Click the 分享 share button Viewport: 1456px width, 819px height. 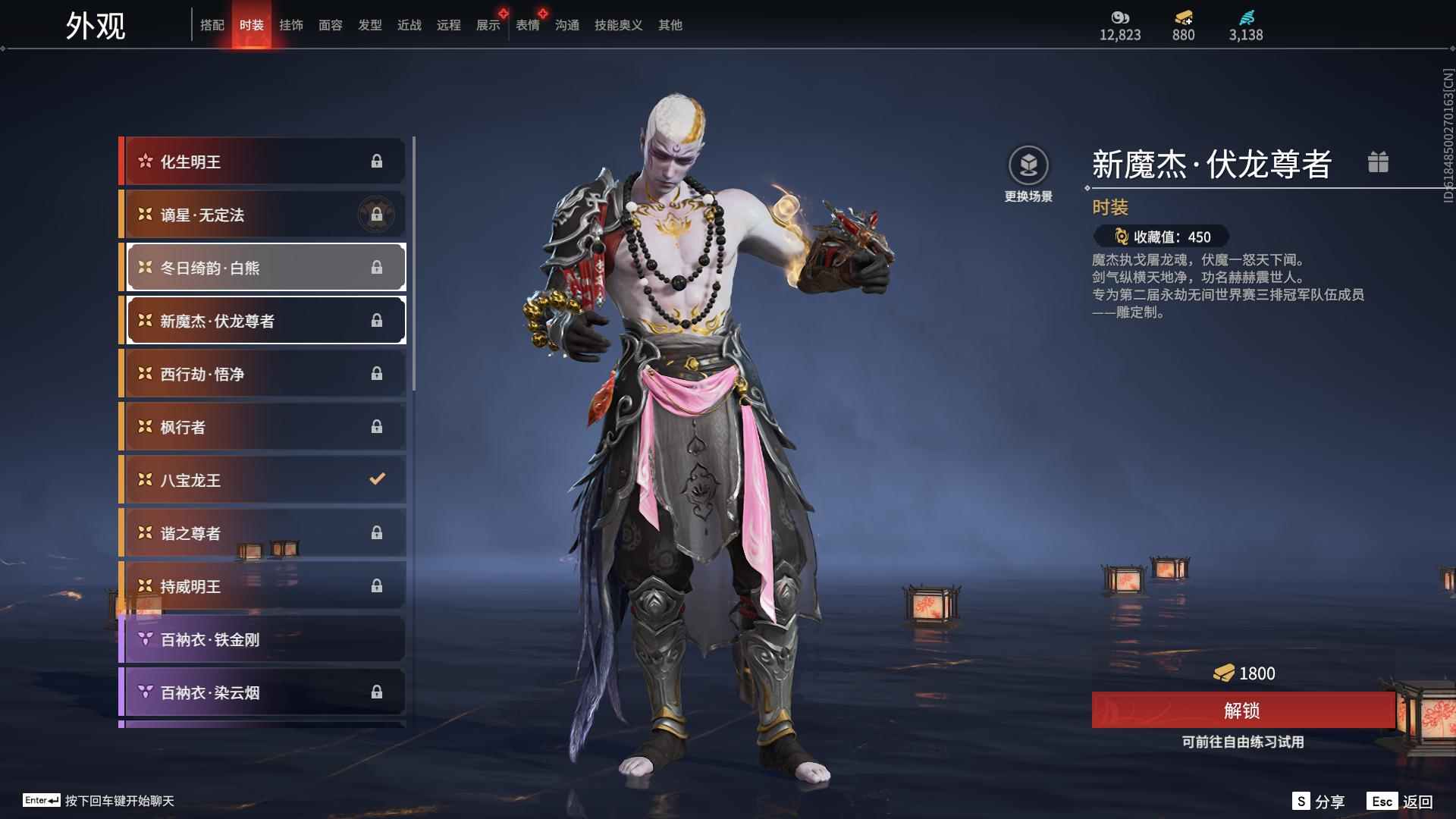coord(1319,802)
